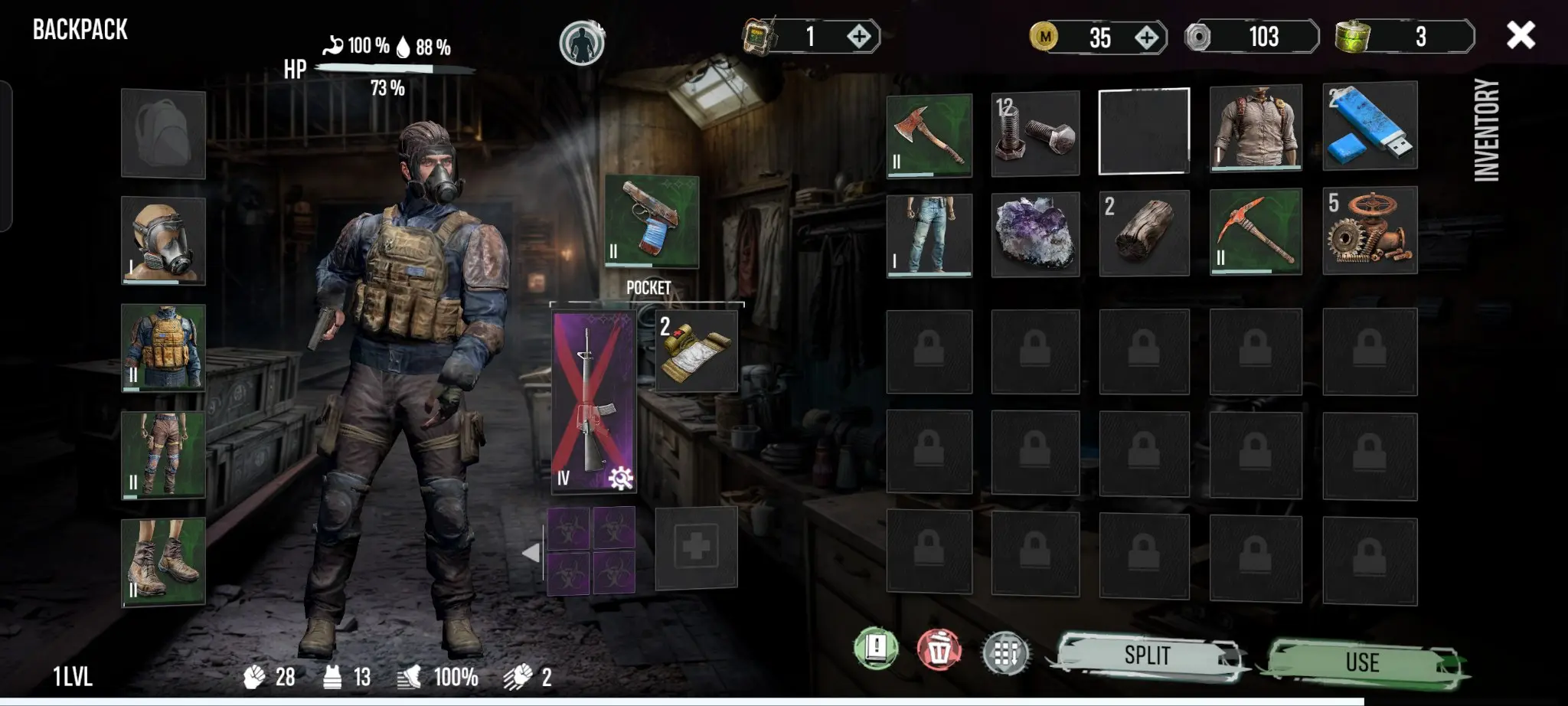Select the purple amethyst crystal
This screenshot has height=706, width=1568.
click(1035, 234)
